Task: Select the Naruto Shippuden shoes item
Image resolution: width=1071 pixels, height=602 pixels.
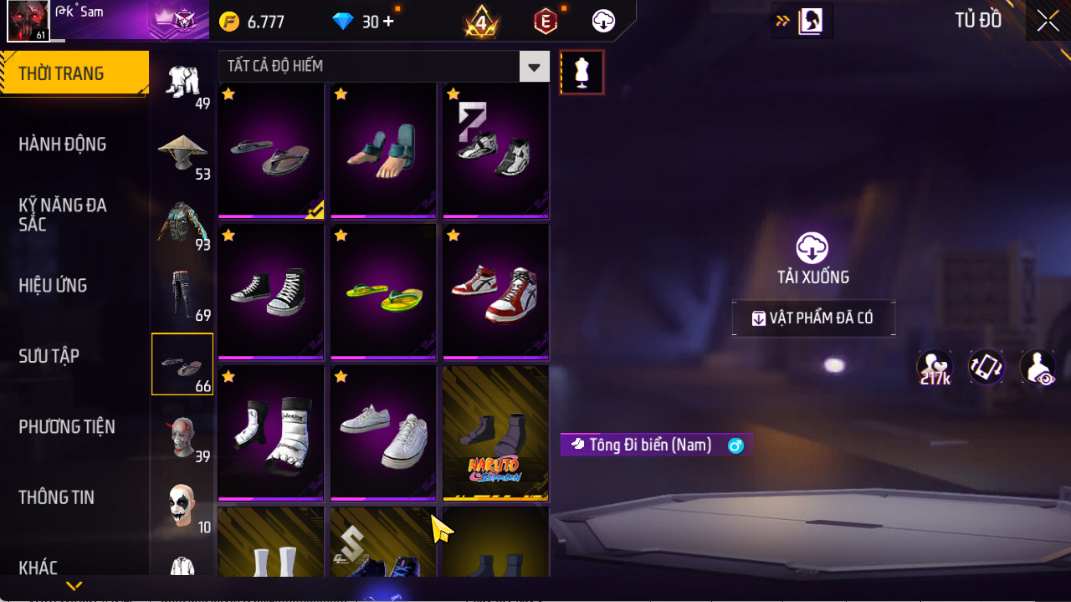Action: pos(495,432)
